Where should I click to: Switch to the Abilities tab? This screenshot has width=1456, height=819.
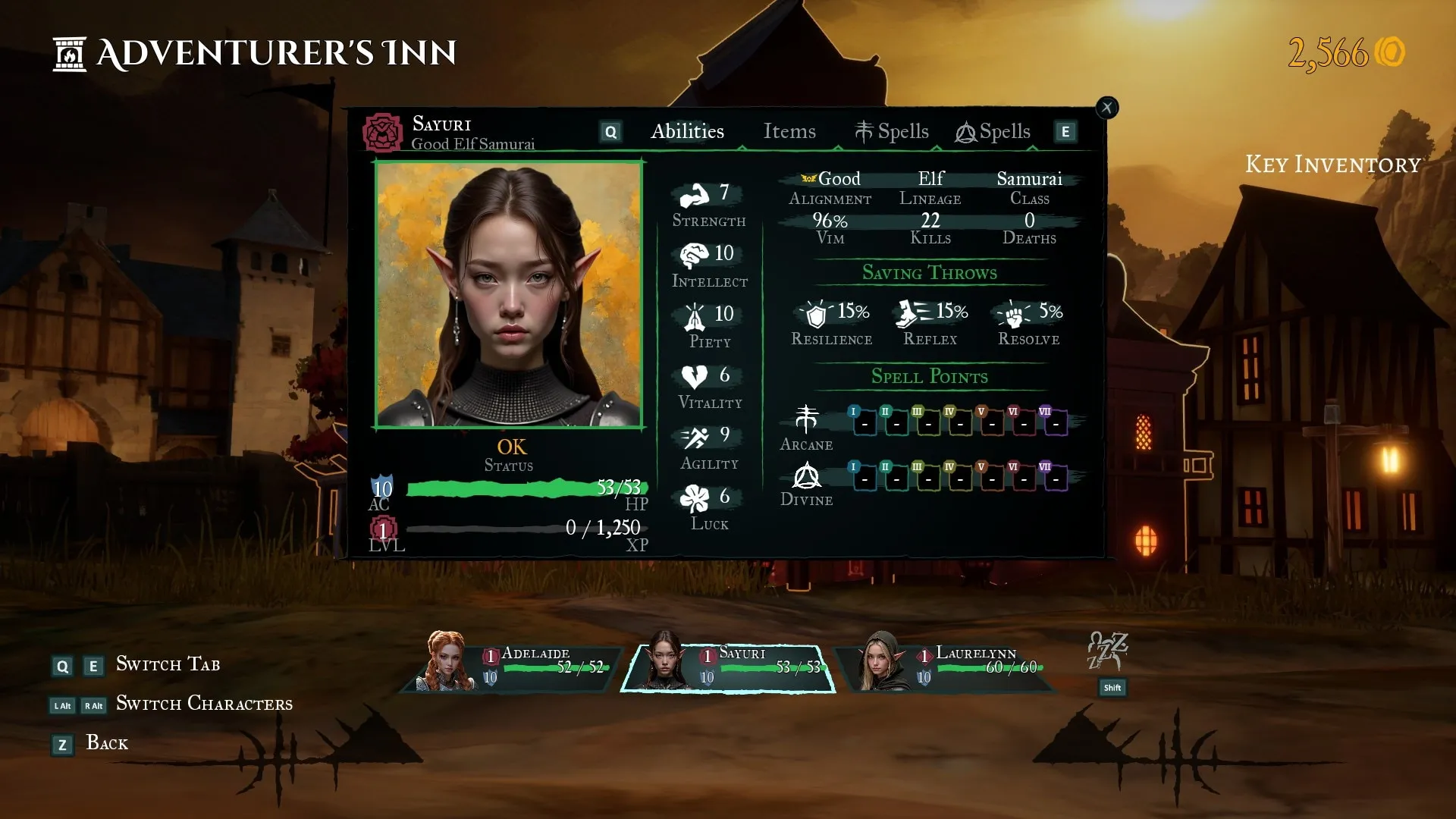(x=687, y=131)
